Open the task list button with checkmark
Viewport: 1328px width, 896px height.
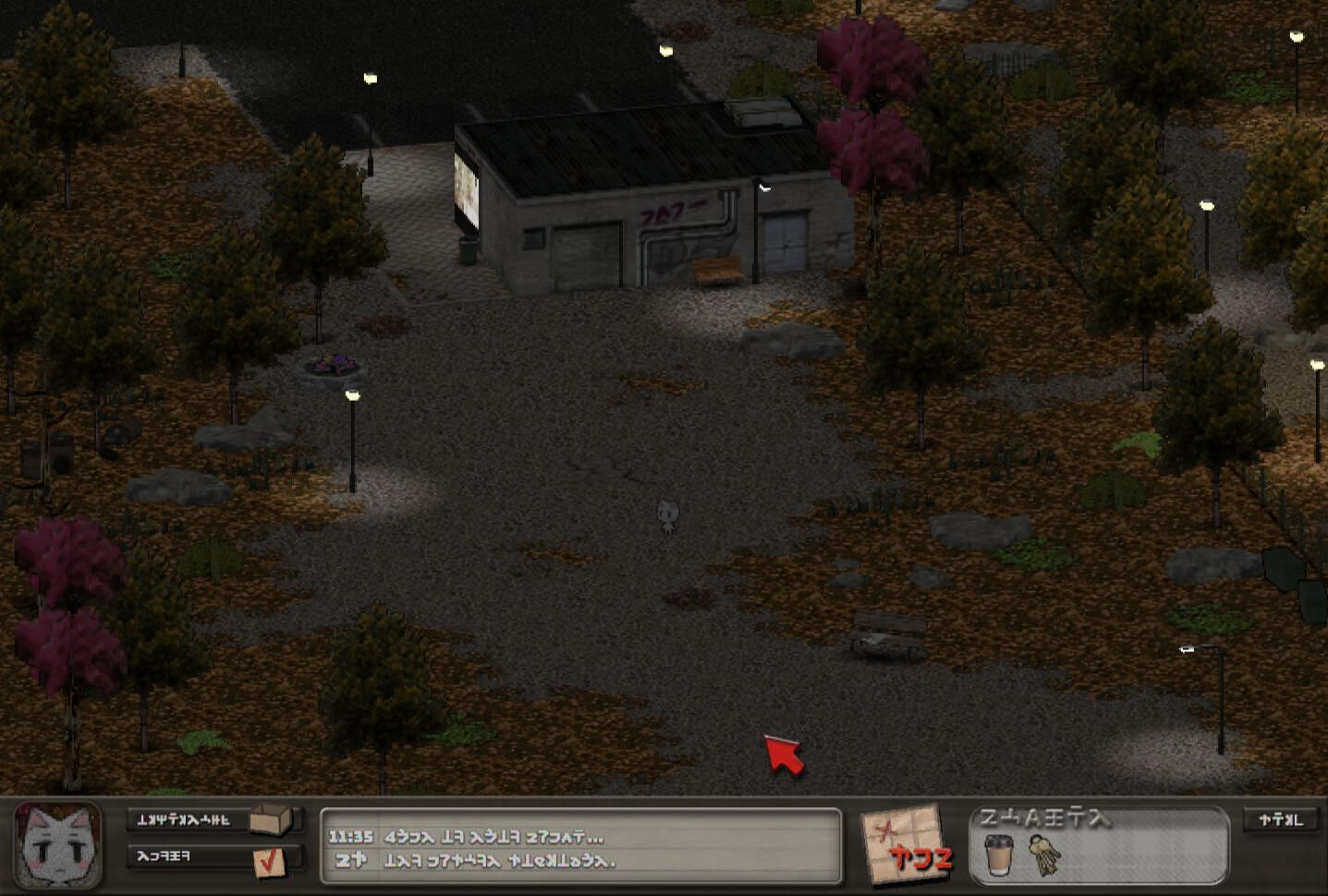[214, 858]
